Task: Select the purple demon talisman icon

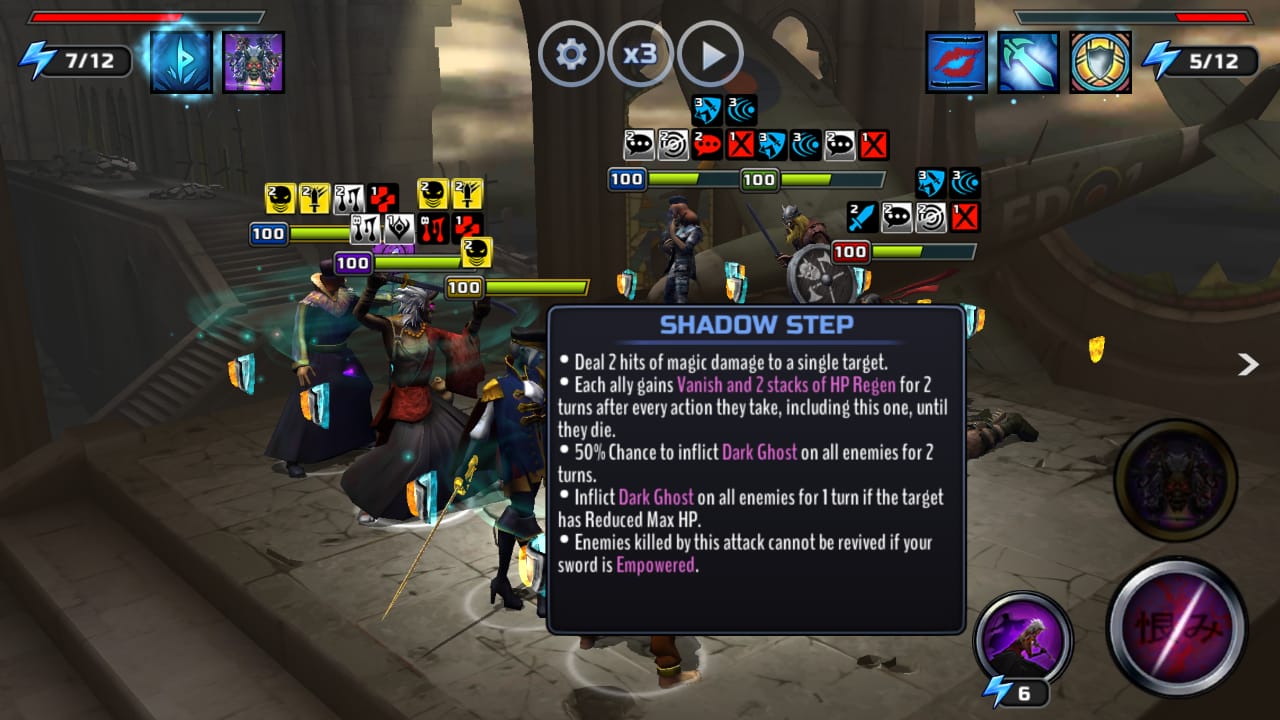Action: tap(253, 62)
